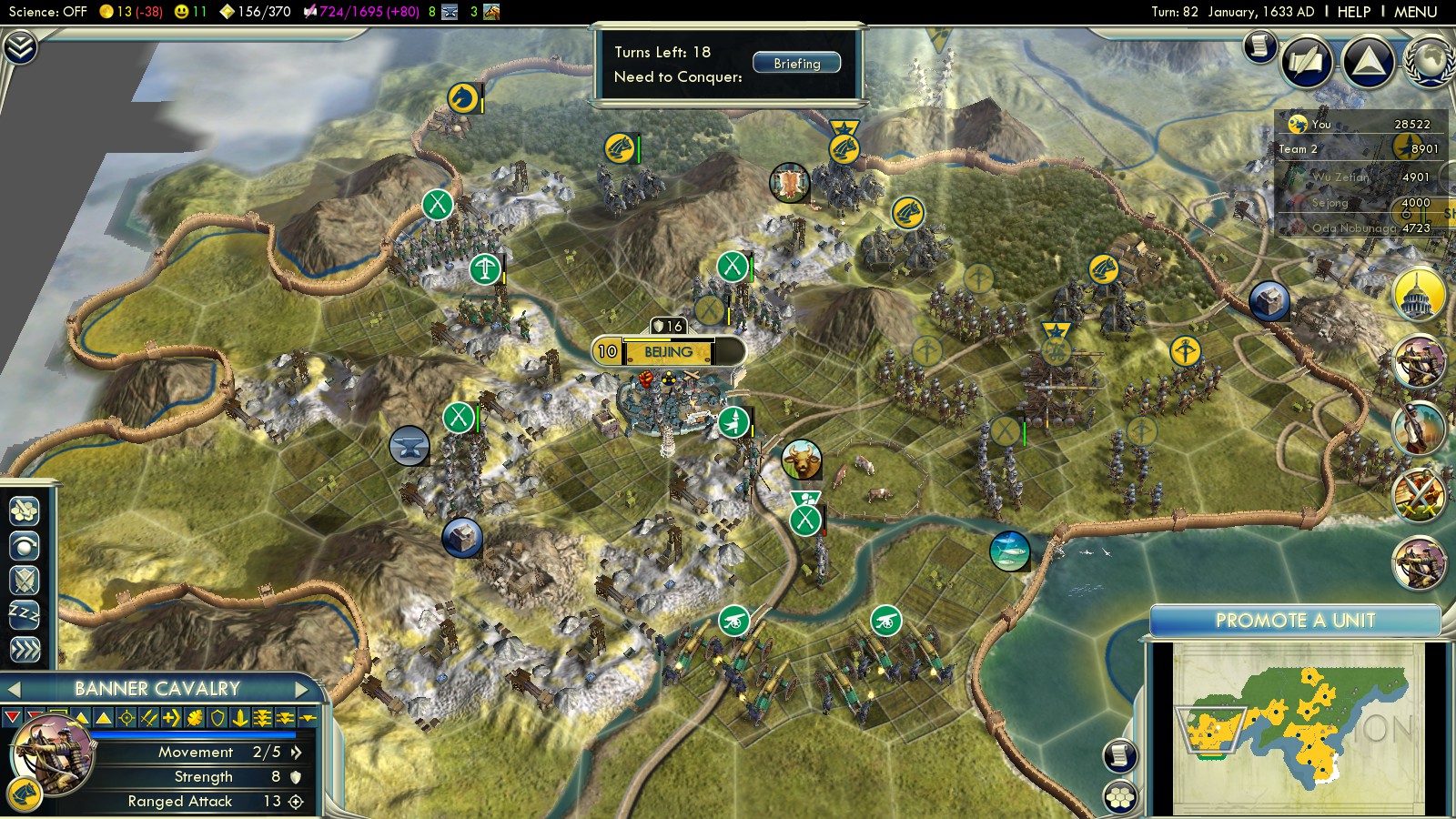
Task: Click the PROMOTE A UNIT button
Action: tap(1294, 621)
